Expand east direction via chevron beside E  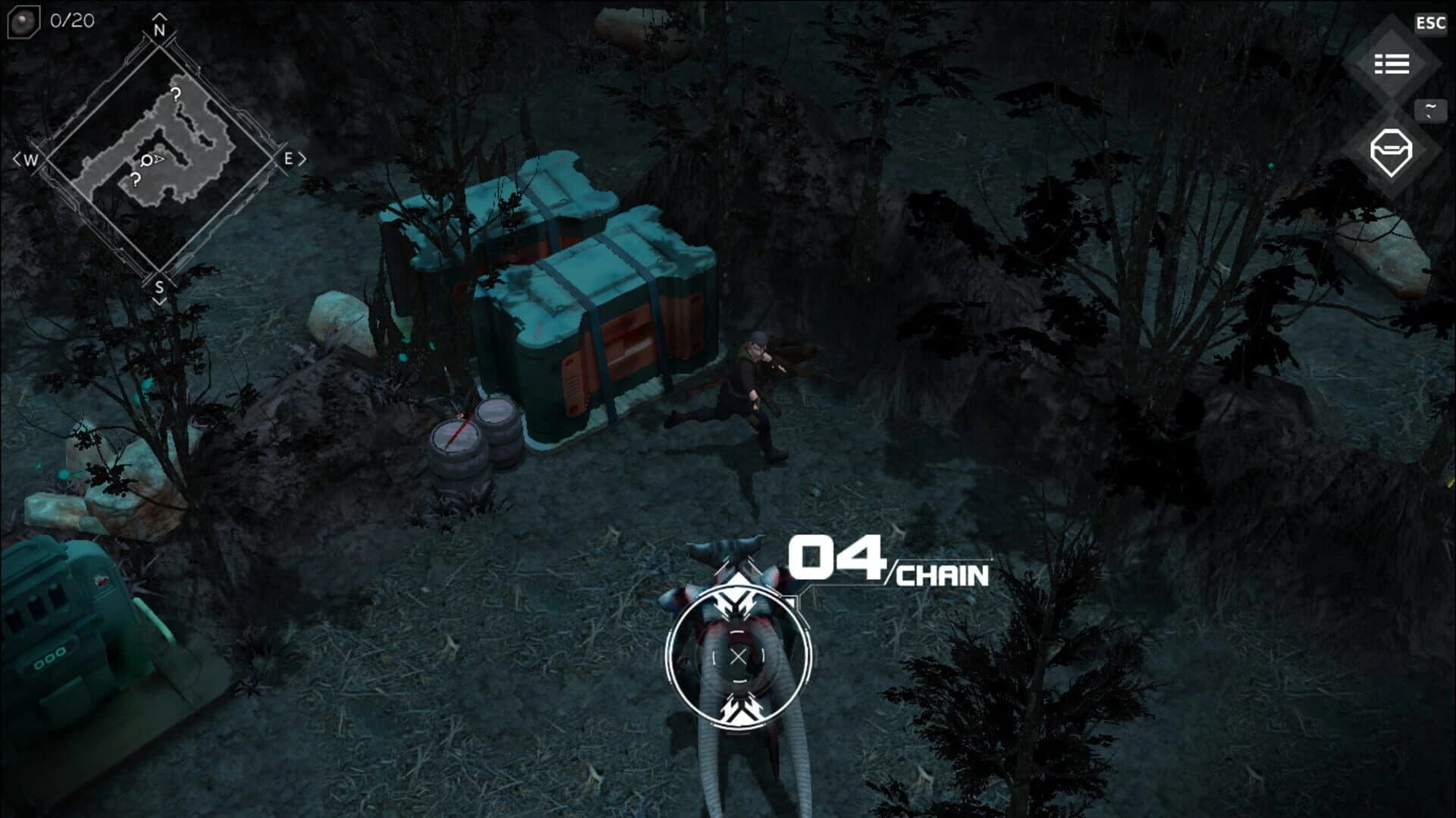coord(303,159)
